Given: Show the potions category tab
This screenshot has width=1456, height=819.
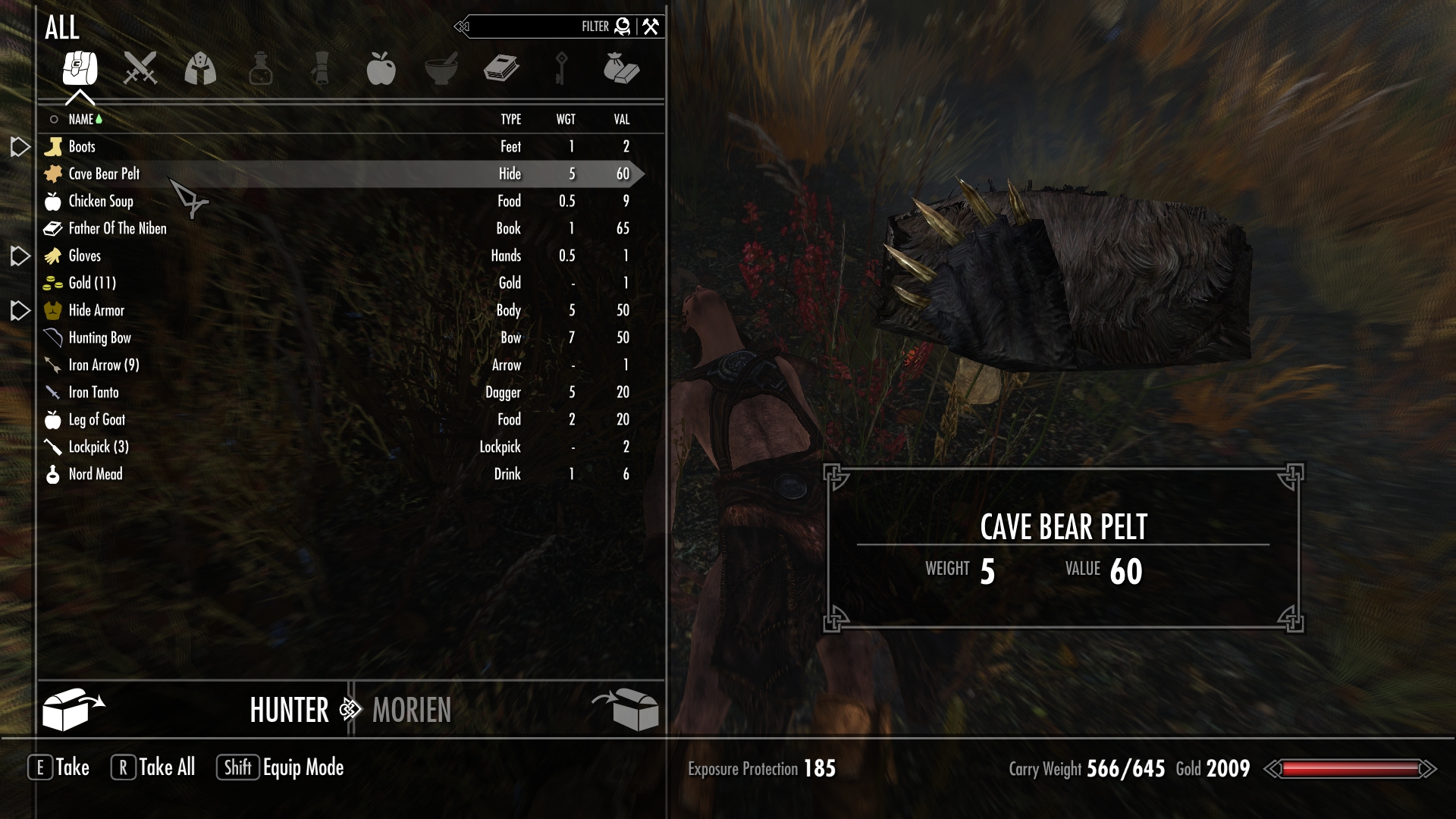Looking at the screenshot, I should (260, 68).
